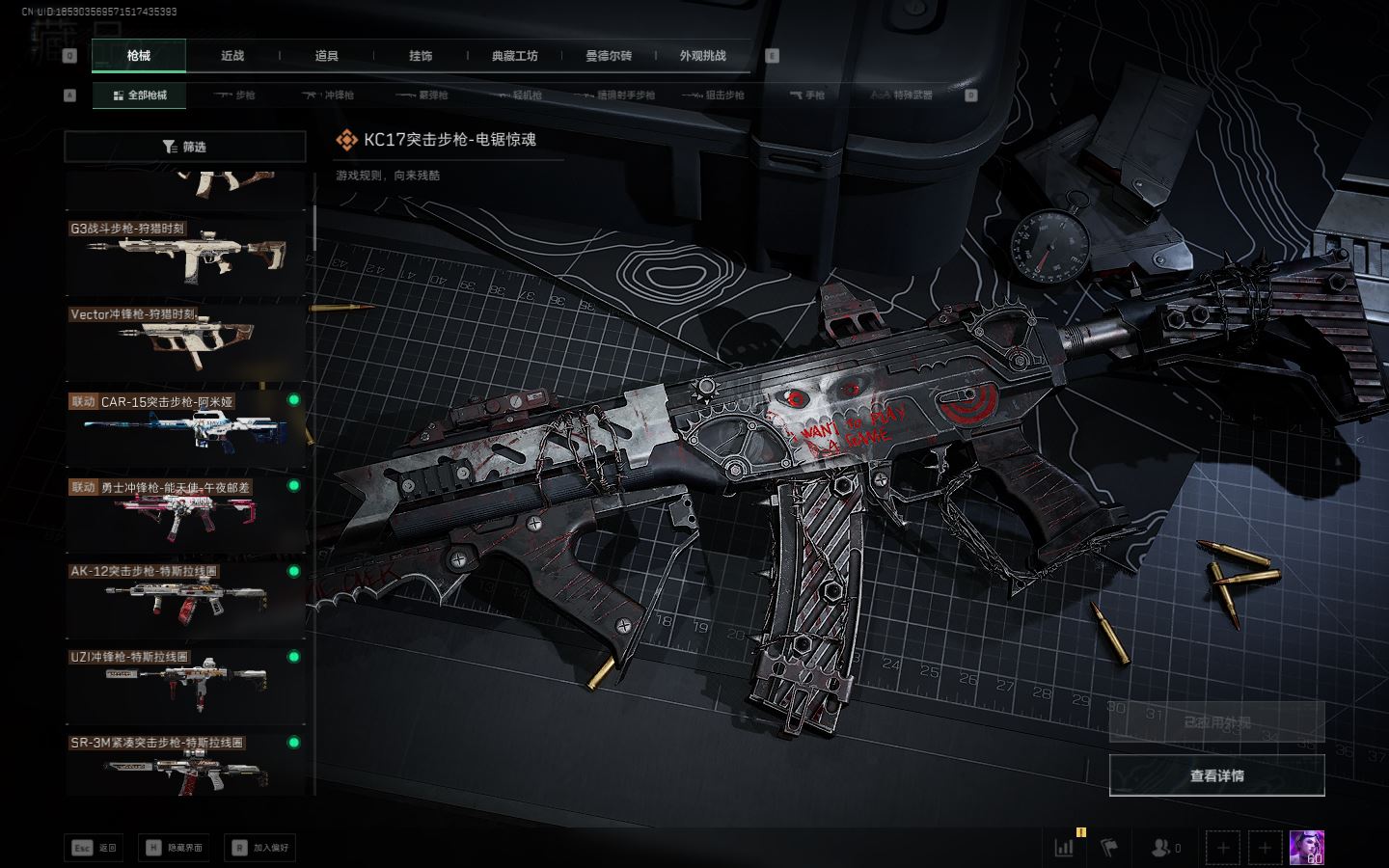Open the 外观挑战 tab

[702, 56]
